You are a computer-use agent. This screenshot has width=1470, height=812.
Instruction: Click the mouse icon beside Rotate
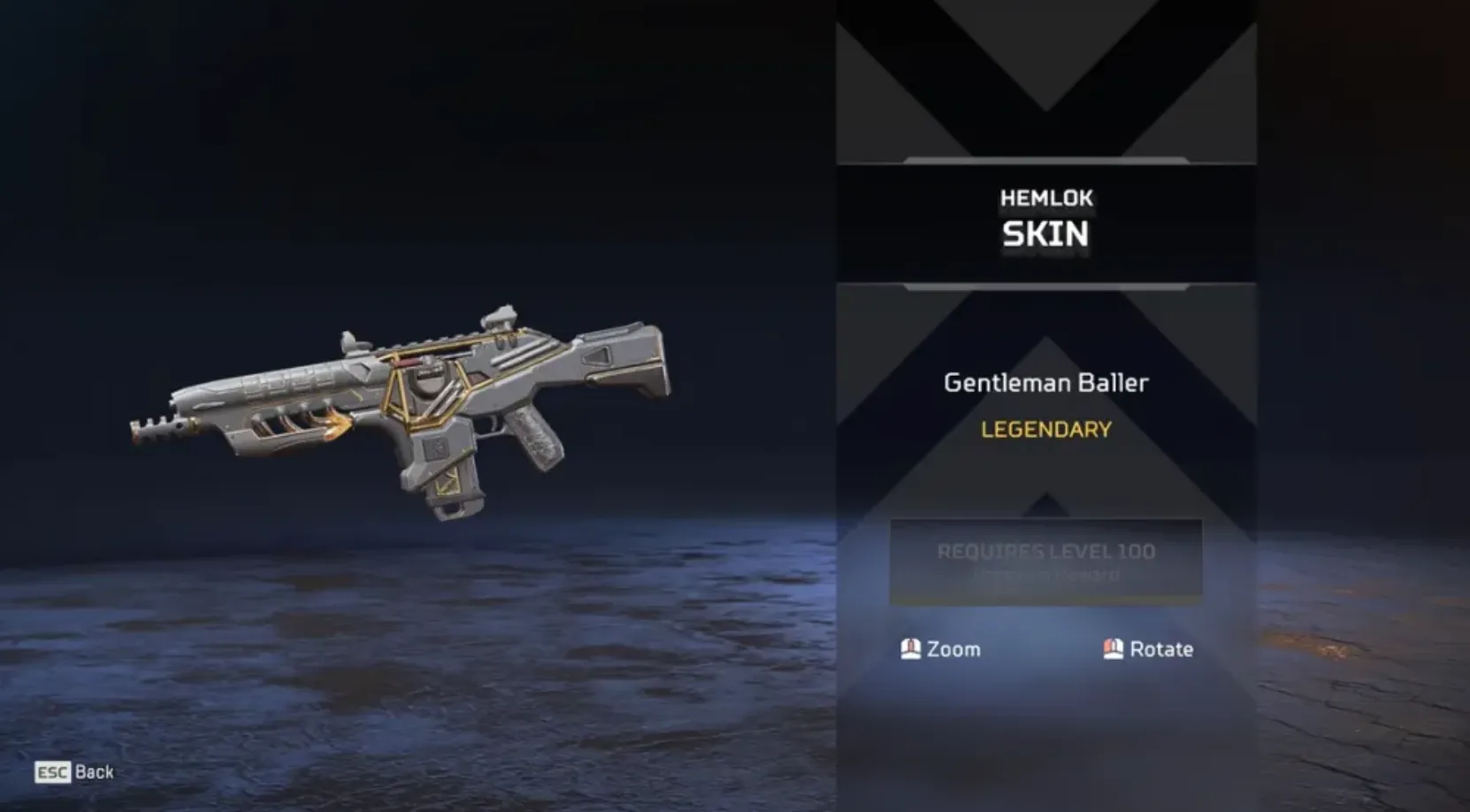(1113, 649)
